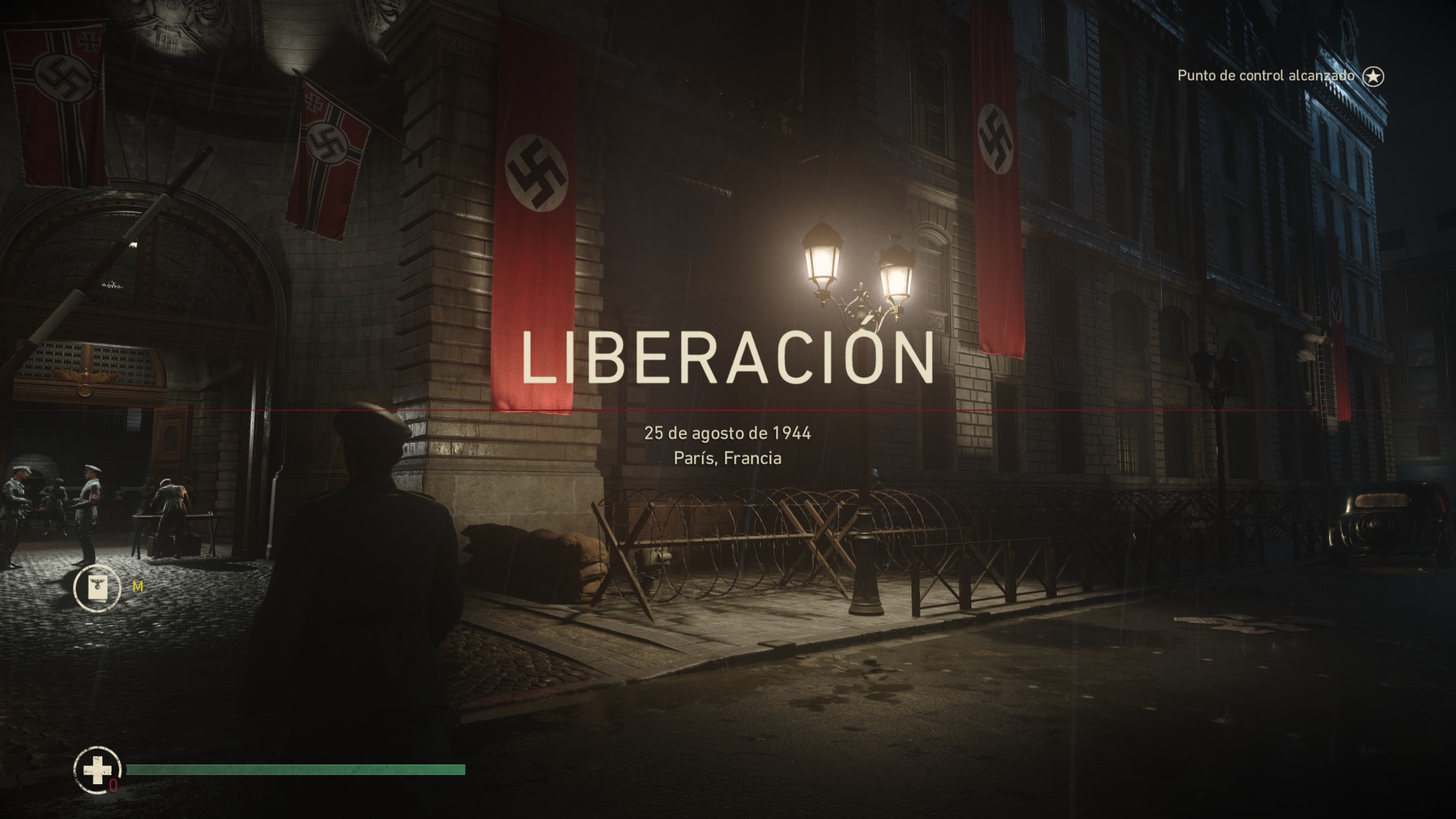Image resolution: width=1456 pixels, height=819 pixels.
Task: Click the eagle emblem on the objective icon
Action: tap(97, 583)
